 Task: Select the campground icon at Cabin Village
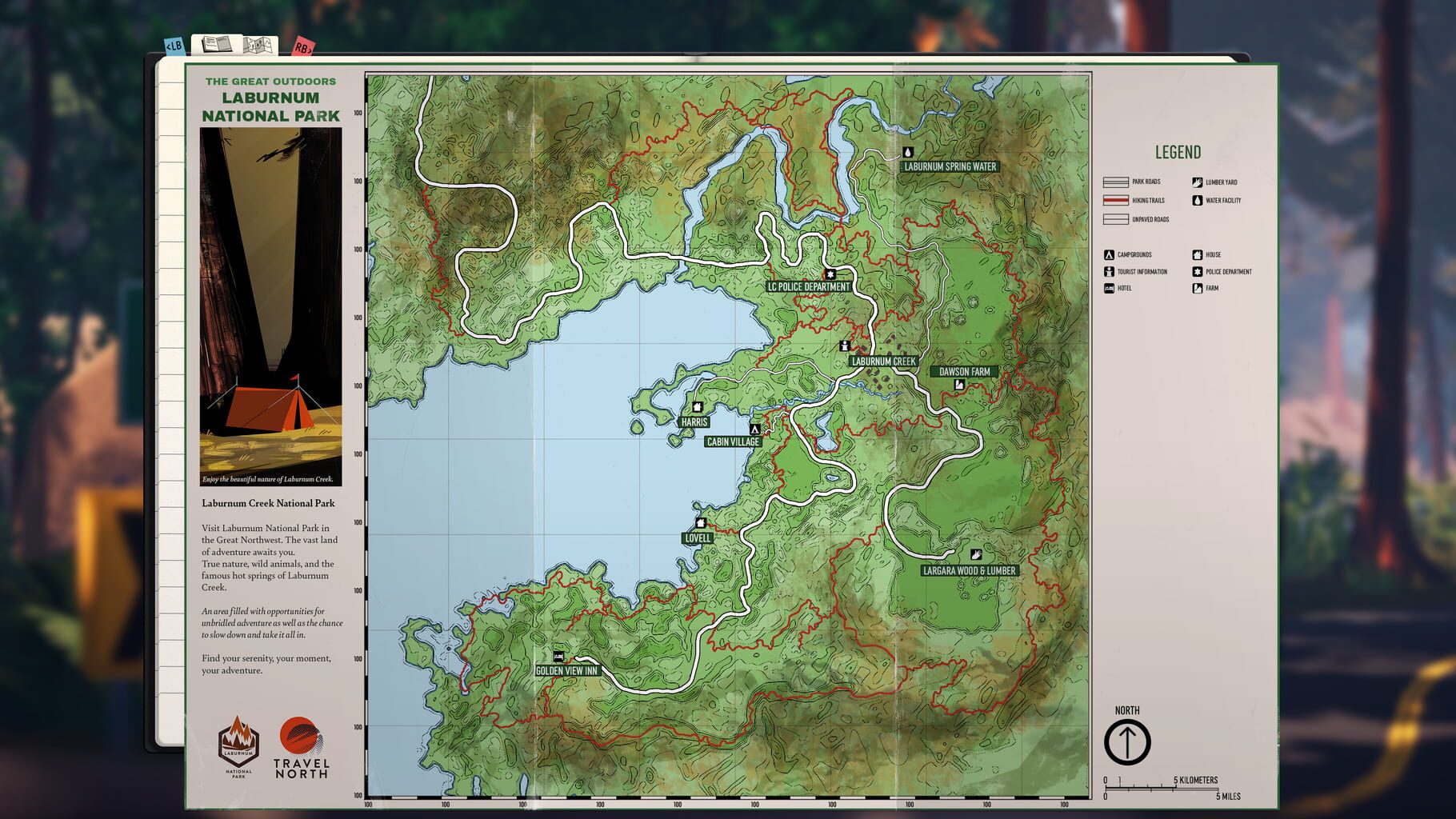click(754, 429)
